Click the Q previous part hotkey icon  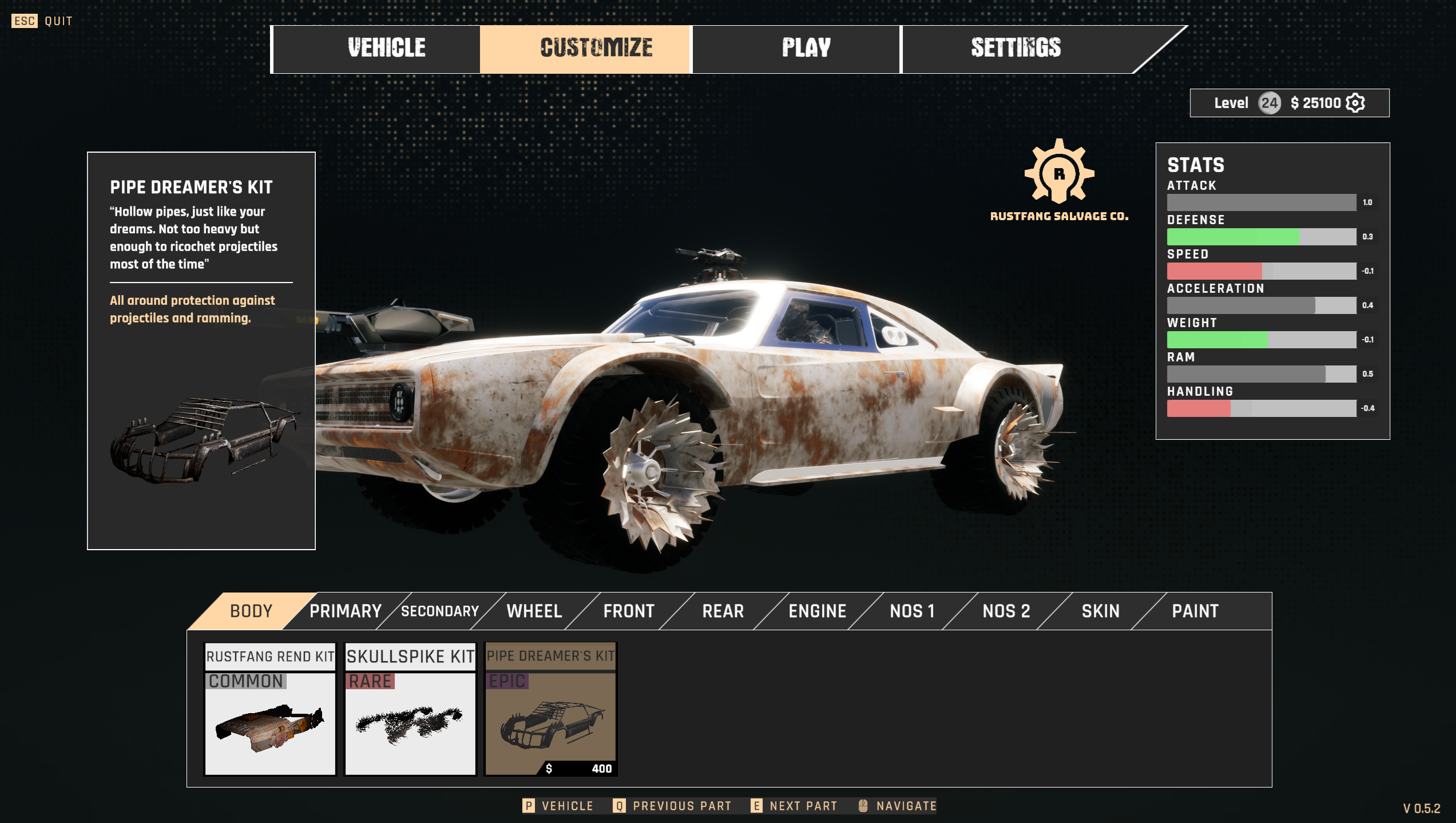(x=619, y=806)
